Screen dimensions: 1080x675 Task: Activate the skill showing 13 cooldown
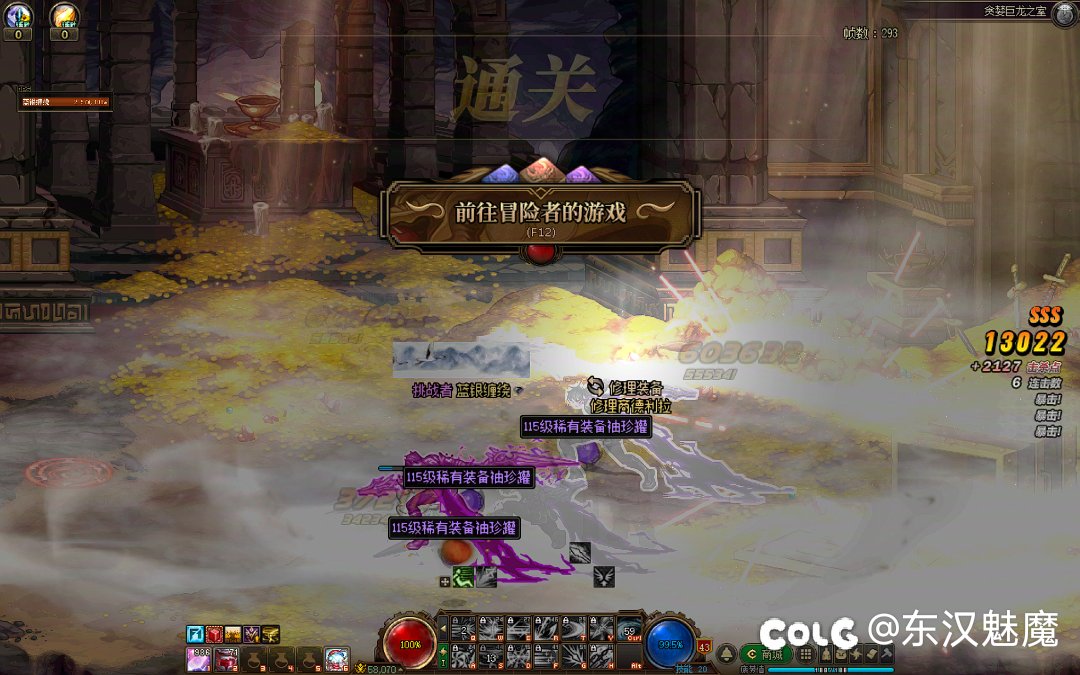(x=491, y=656)
